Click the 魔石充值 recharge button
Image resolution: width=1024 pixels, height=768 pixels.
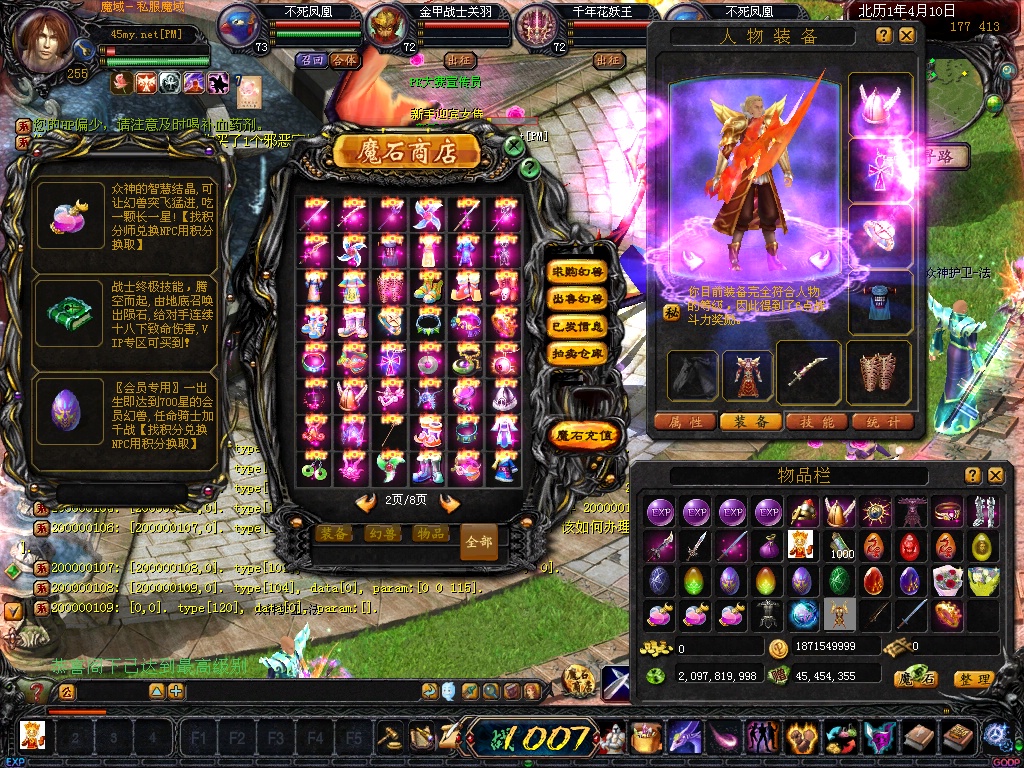[585, 434]
